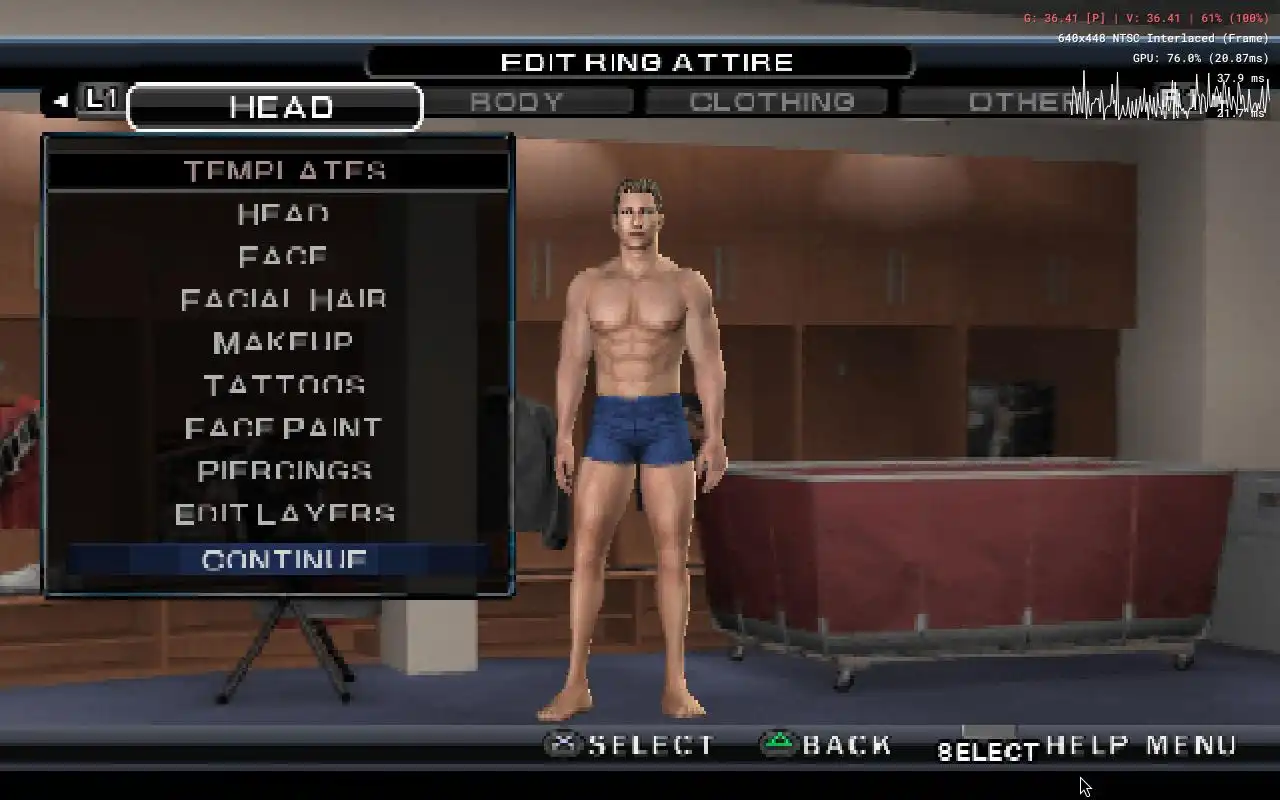Select the Makeup entry
Viewport: 1280px width, 800px height.
tap(284, 343)
